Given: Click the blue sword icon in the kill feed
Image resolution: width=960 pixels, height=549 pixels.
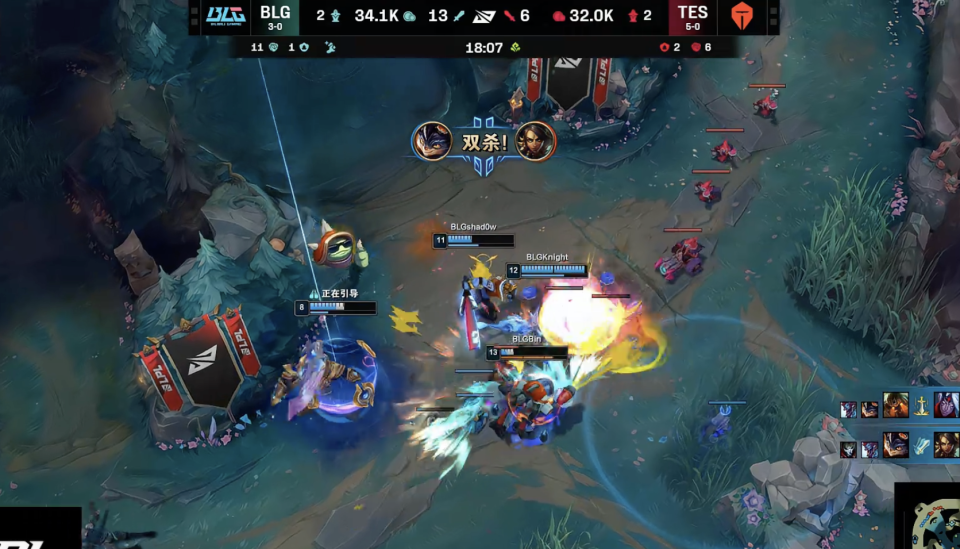Looking at the screenshot, I should pyautogui.click(x=921, y=445).
